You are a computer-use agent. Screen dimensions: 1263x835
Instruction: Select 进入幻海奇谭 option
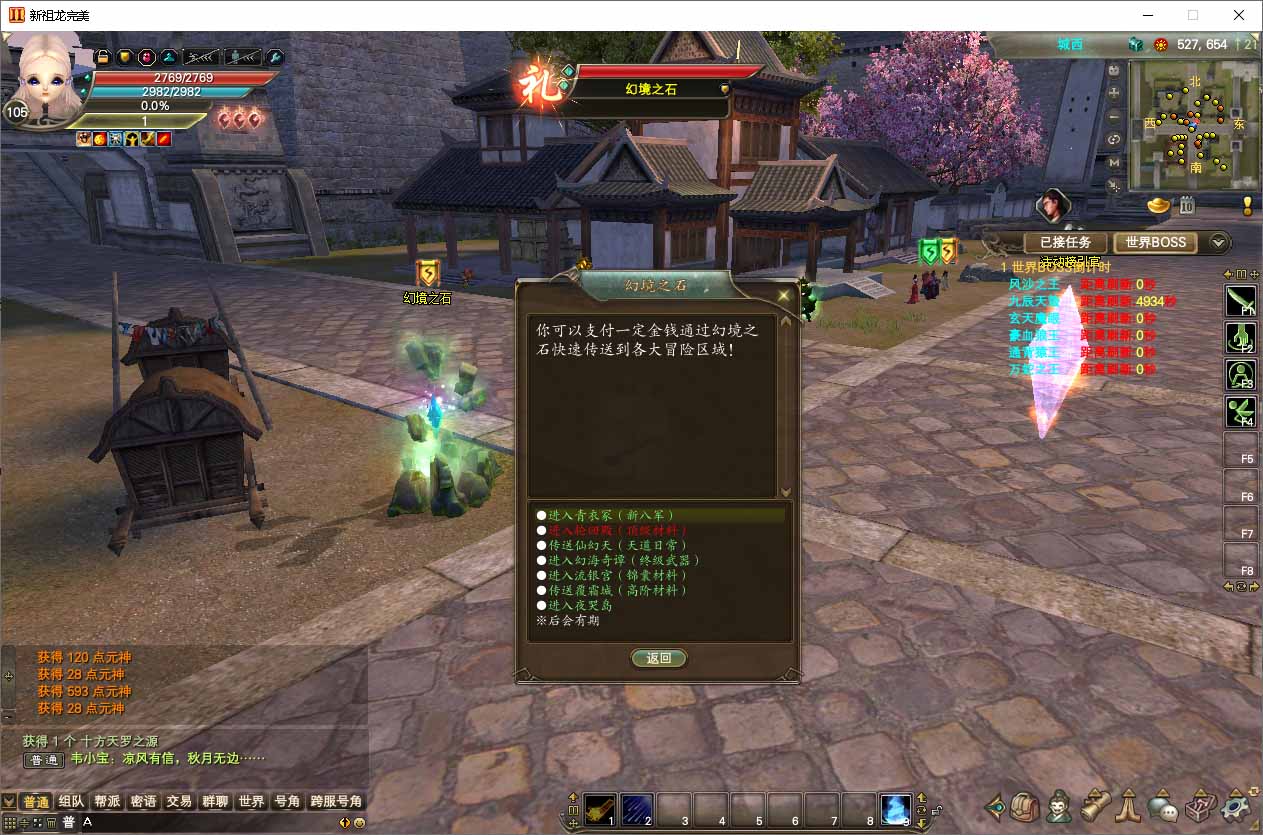pos(616,560)
